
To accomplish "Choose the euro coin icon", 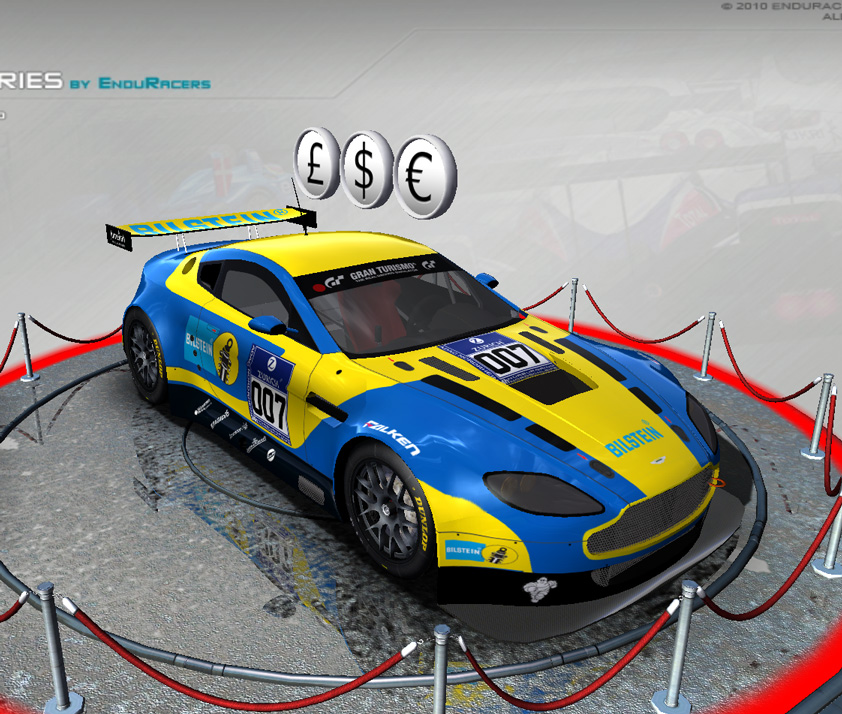I will (423, 179).
